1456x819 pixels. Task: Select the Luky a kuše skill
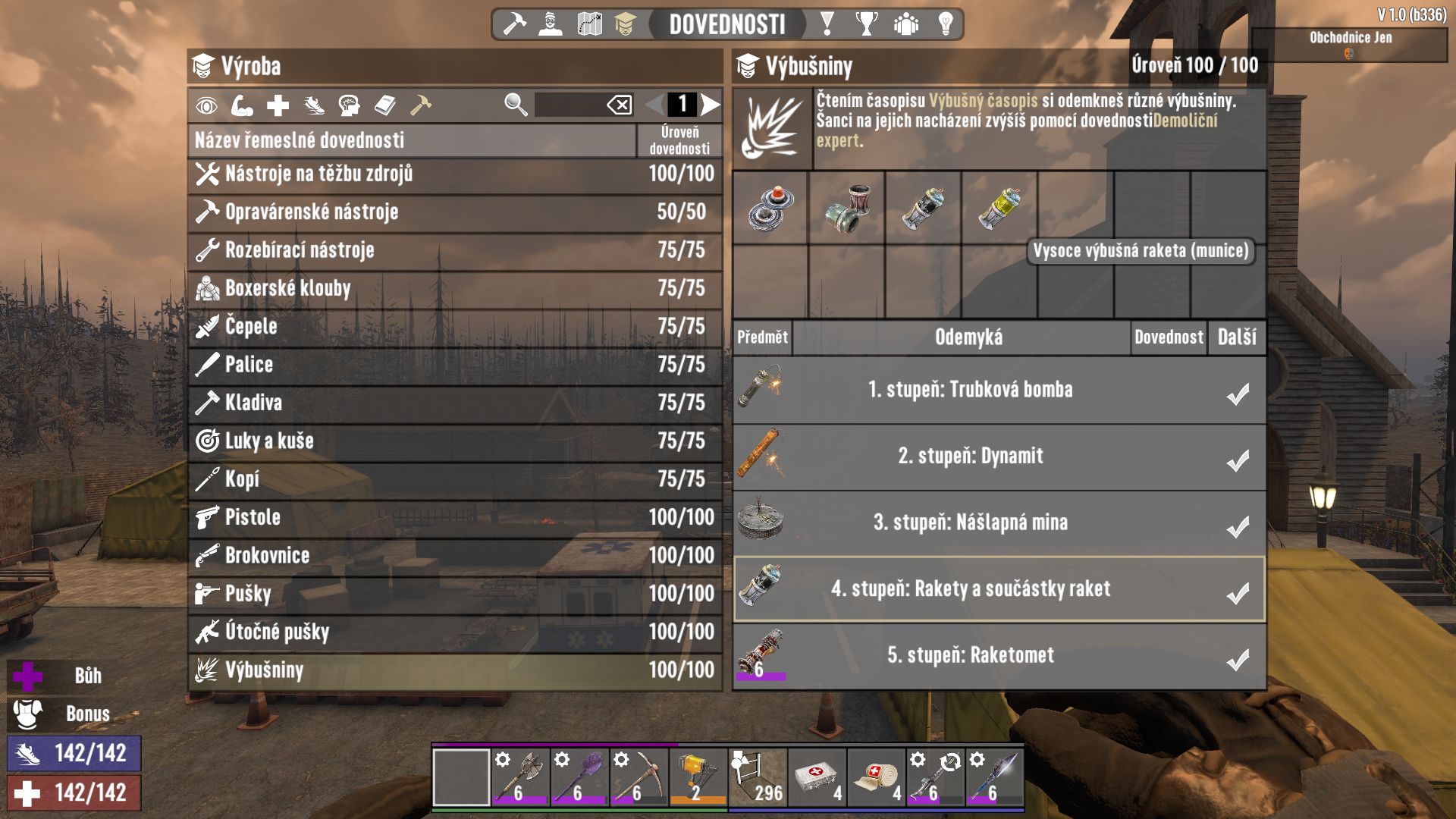coord(455,441)
